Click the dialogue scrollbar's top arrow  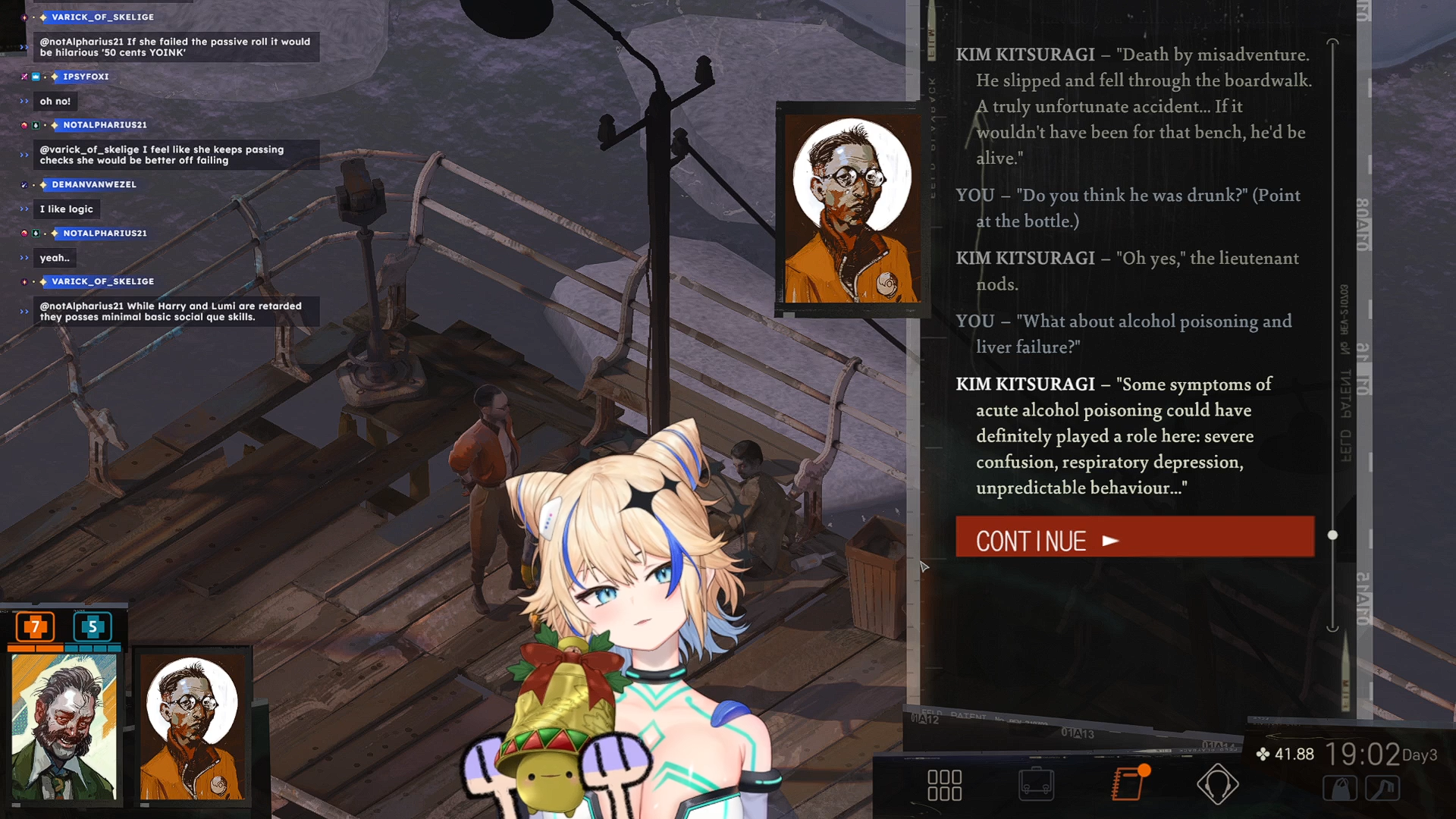tap(1332, 42)
